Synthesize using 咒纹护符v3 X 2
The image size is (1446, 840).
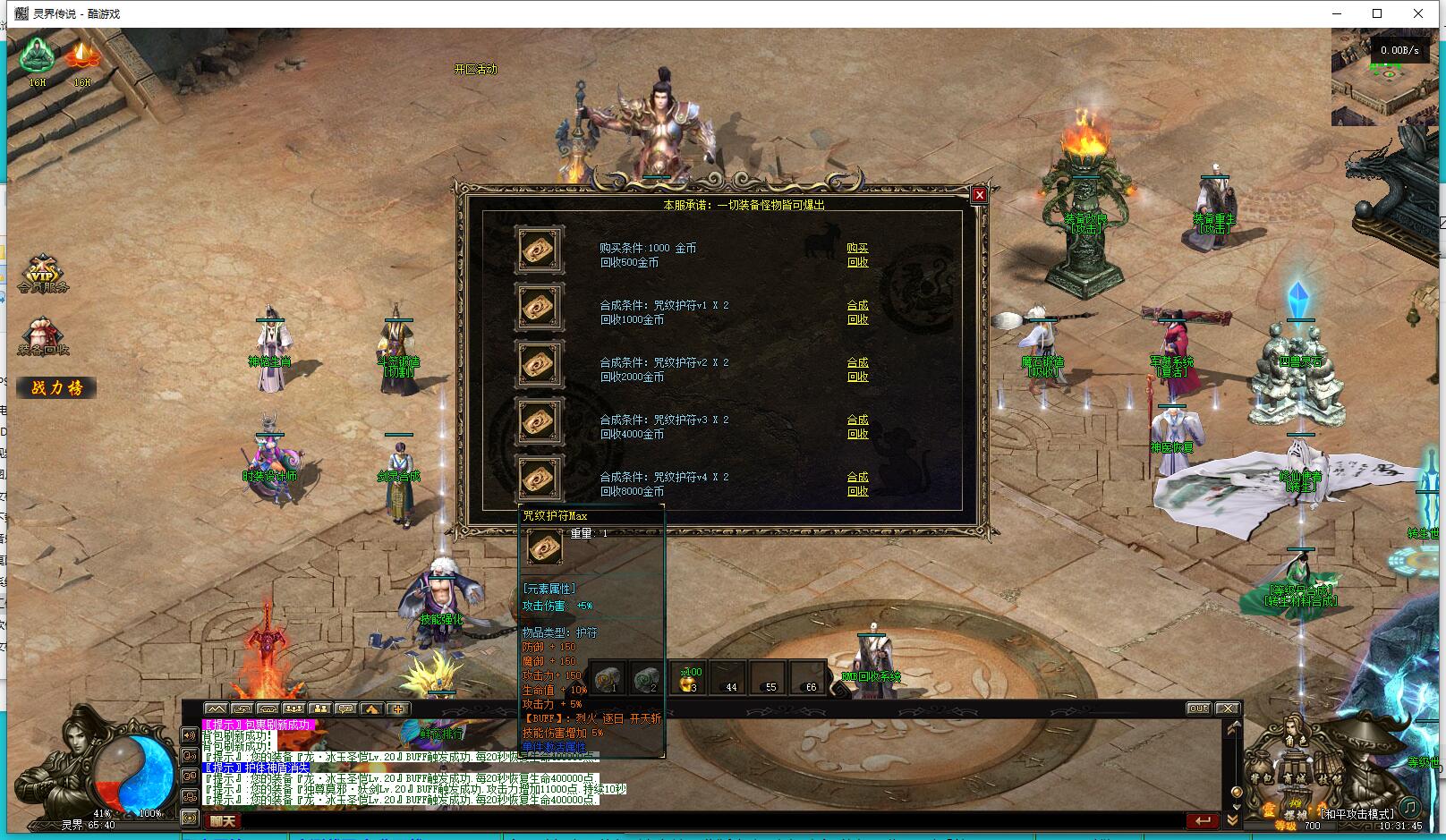tap(857, 420)
